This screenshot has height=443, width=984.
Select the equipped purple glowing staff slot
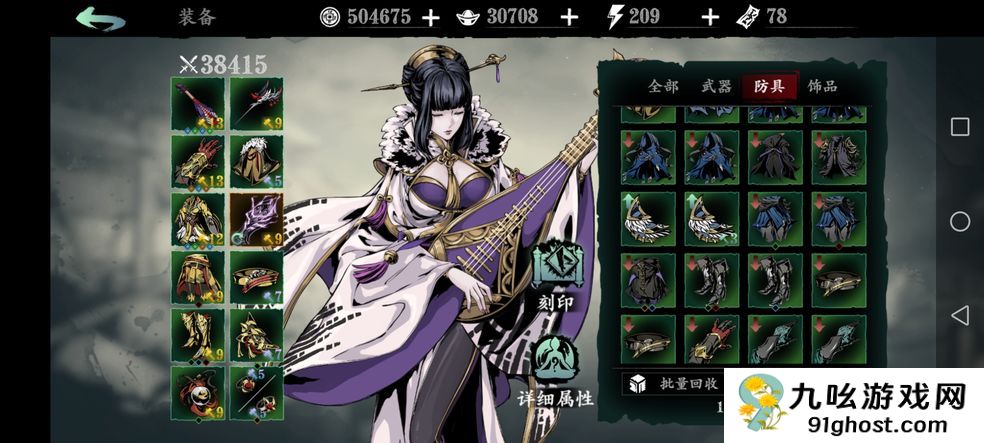coord(256,218)
